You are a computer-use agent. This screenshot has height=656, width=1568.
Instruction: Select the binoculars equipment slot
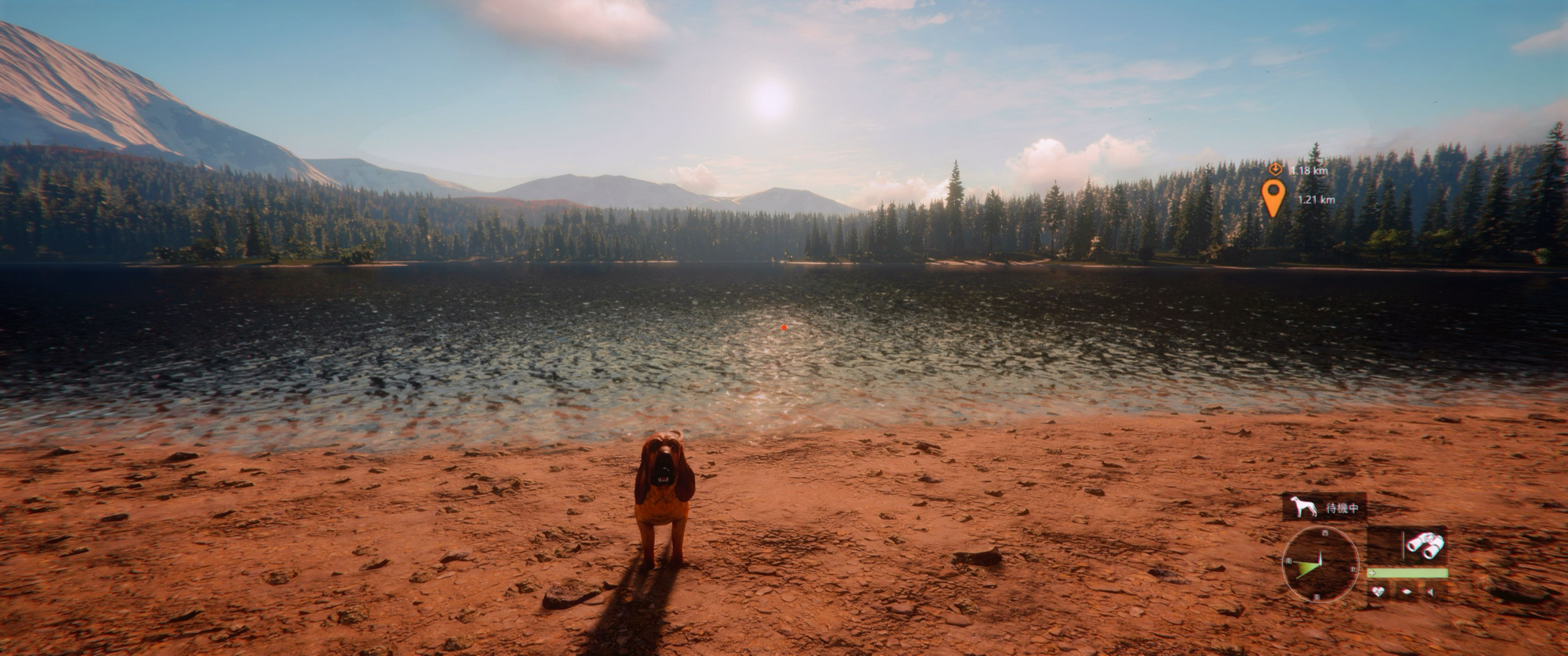coord(1425,545)
